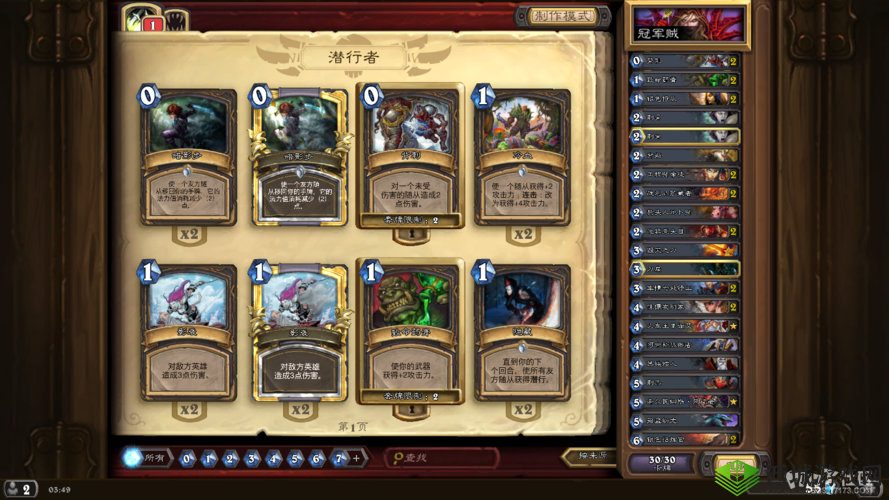Filter cards by mana cost 5
The width and height of the screenshot is (889, 500).
(x=295, y=459)
